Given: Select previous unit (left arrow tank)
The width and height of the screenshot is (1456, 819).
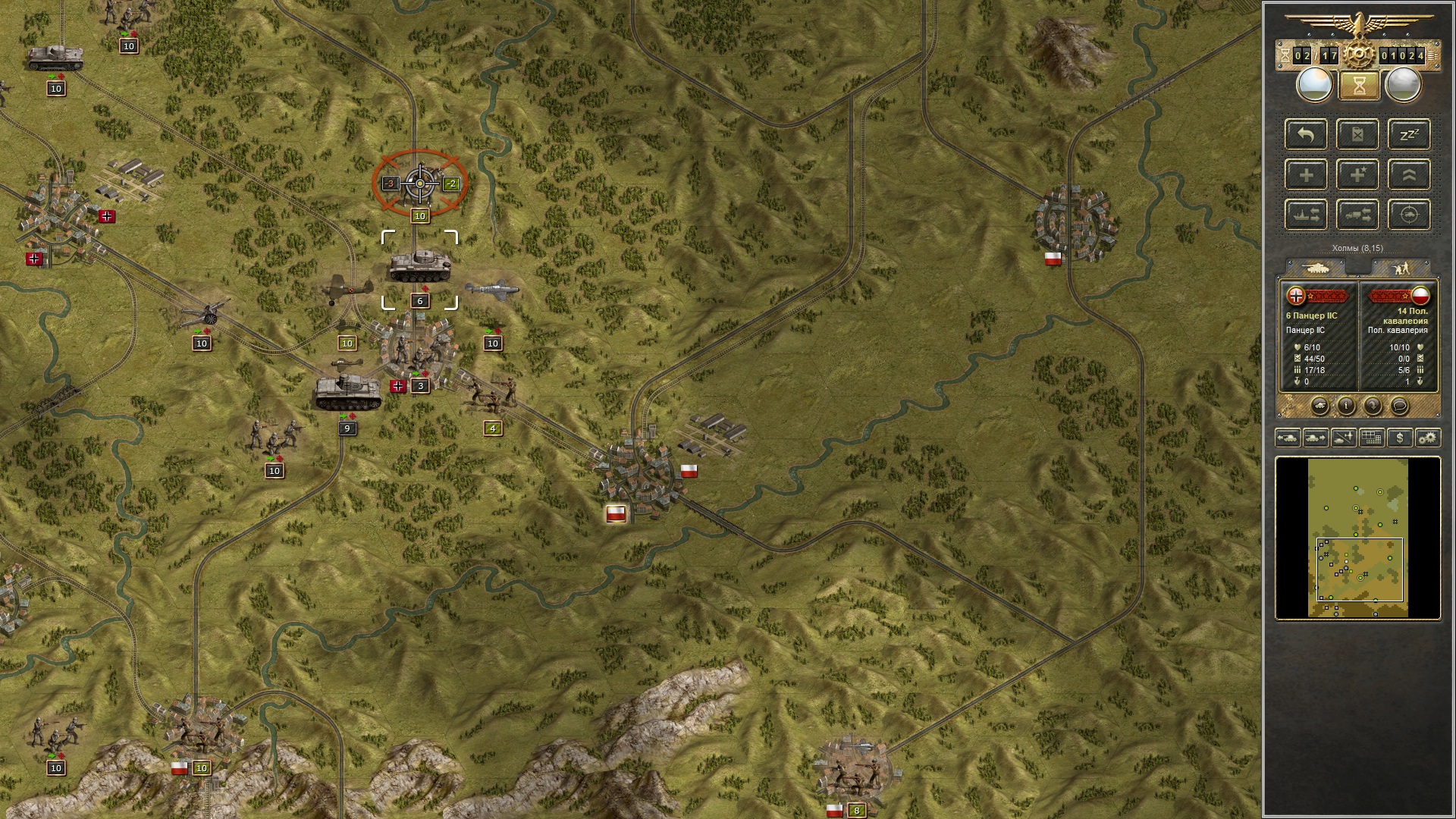Looking at the screenshot, I should pos(1288,438).
